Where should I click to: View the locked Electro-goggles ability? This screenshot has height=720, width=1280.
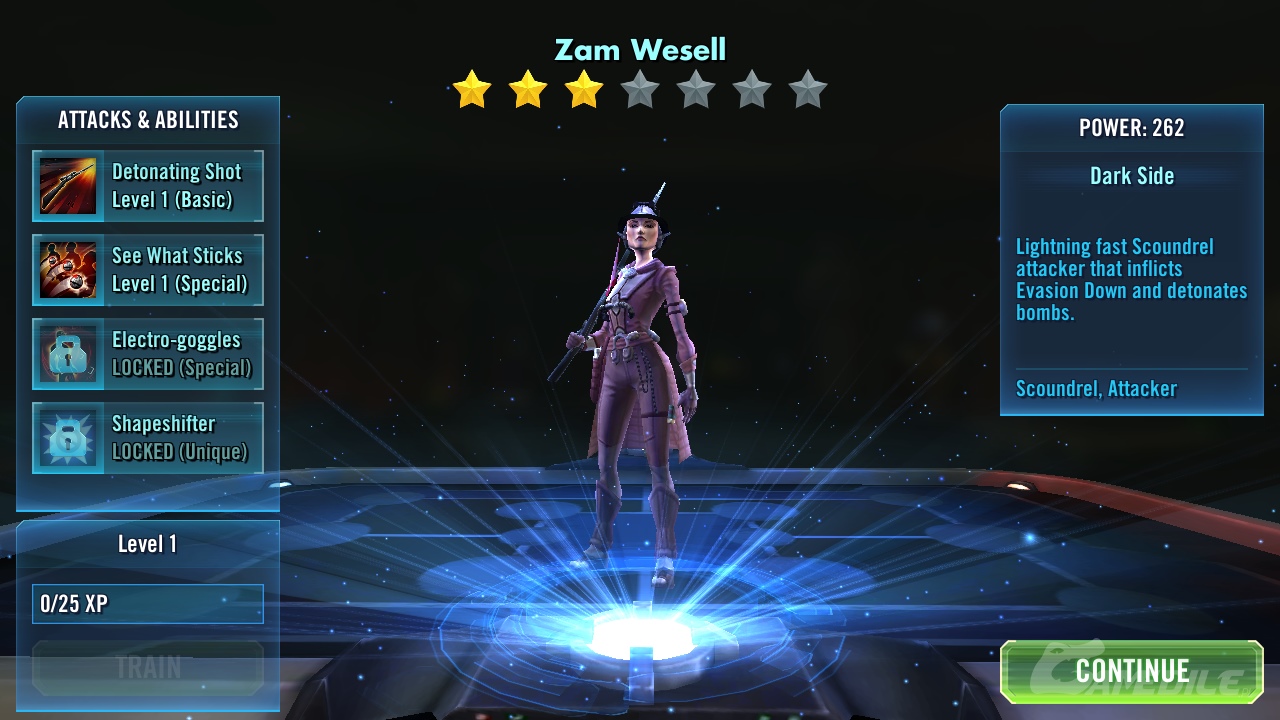point(148,354)
